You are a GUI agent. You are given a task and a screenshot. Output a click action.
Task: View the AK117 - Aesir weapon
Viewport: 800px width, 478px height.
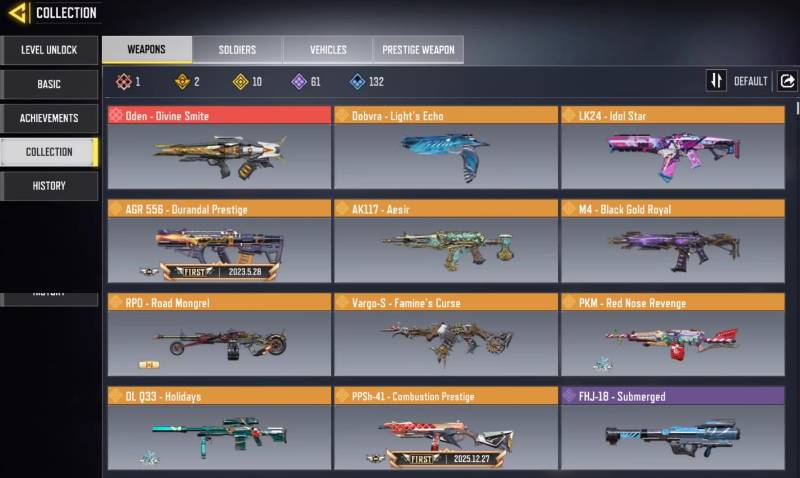445,241
